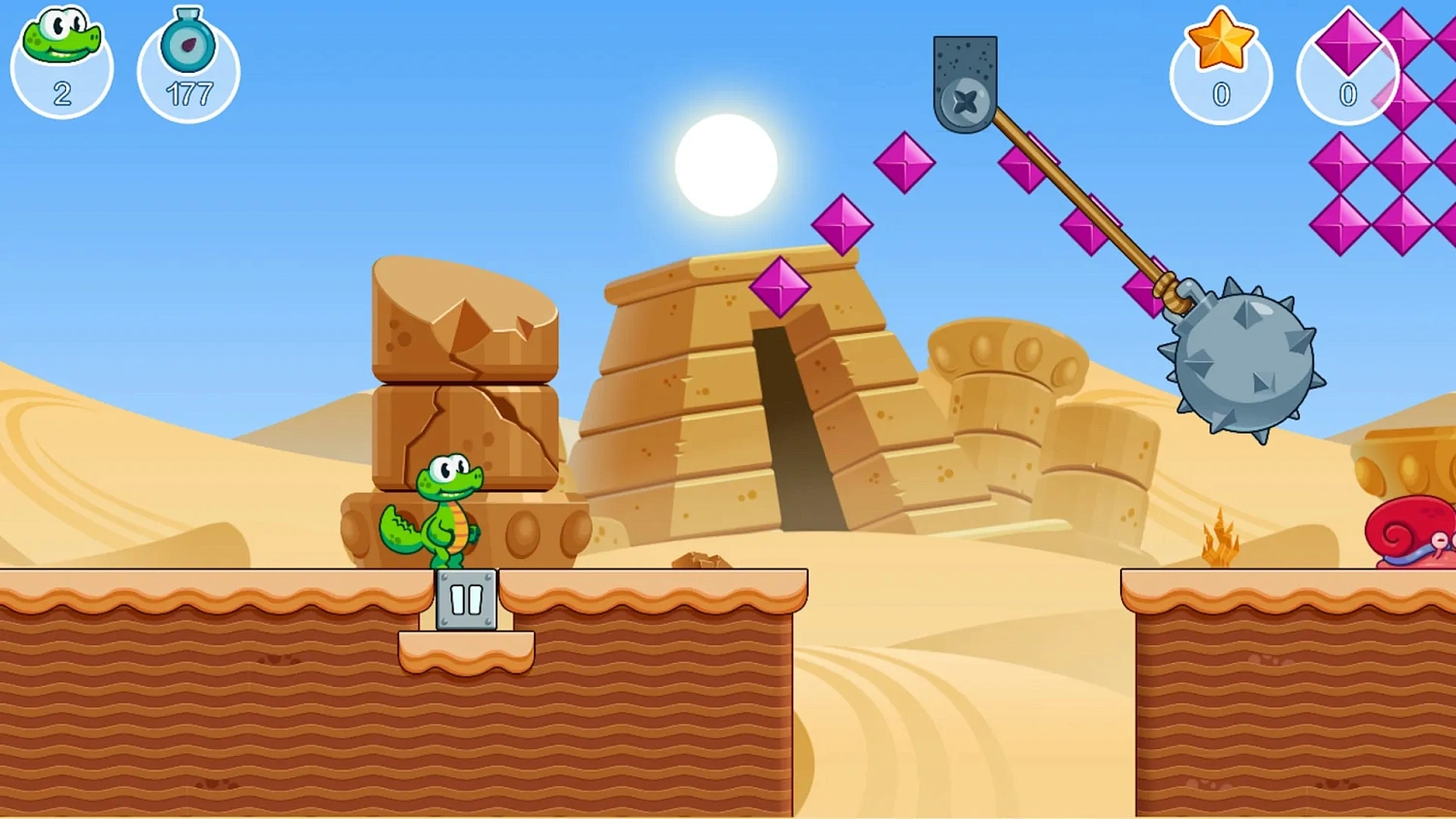Click the pink gem counter icon
Viewport: 1456px width, 819px height.
tap(1347, 49)
